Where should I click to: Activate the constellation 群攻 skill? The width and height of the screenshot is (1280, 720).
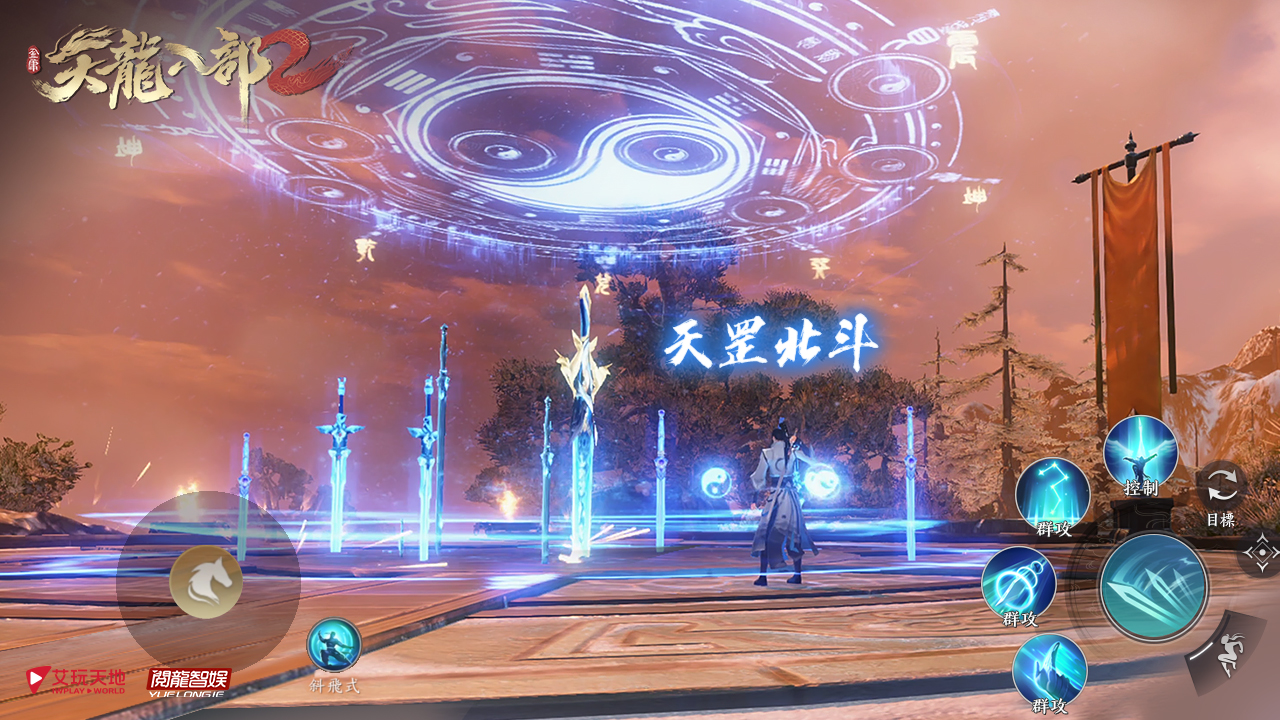(x=1052, y=494)
